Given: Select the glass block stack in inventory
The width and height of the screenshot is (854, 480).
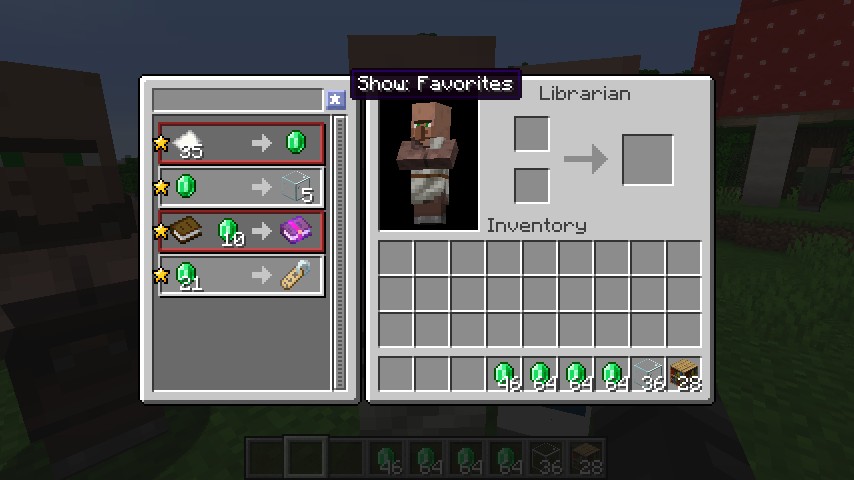Looking at the screenshot, I should click(648, 374).
